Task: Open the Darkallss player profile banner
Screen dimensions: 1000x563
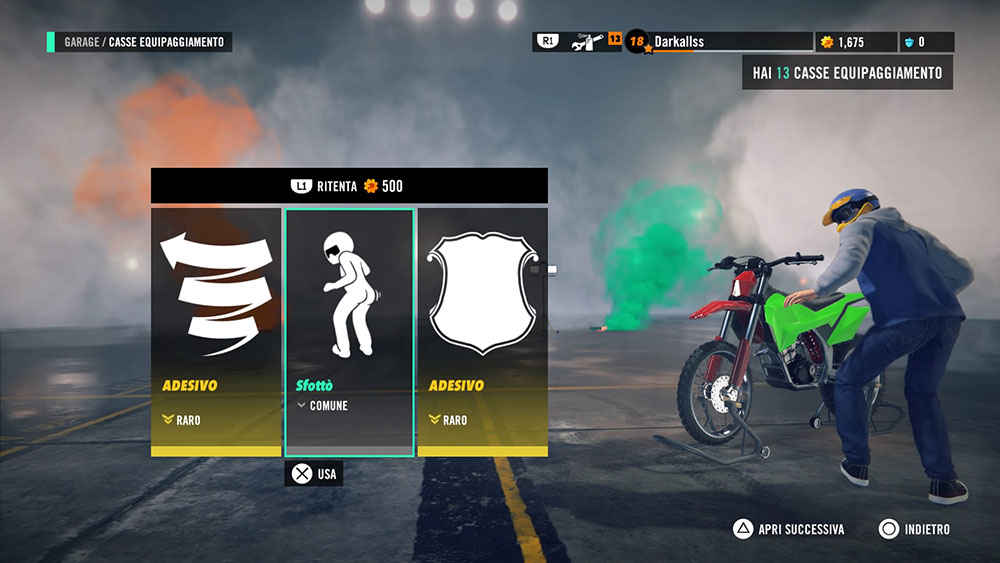Action: 719,42
